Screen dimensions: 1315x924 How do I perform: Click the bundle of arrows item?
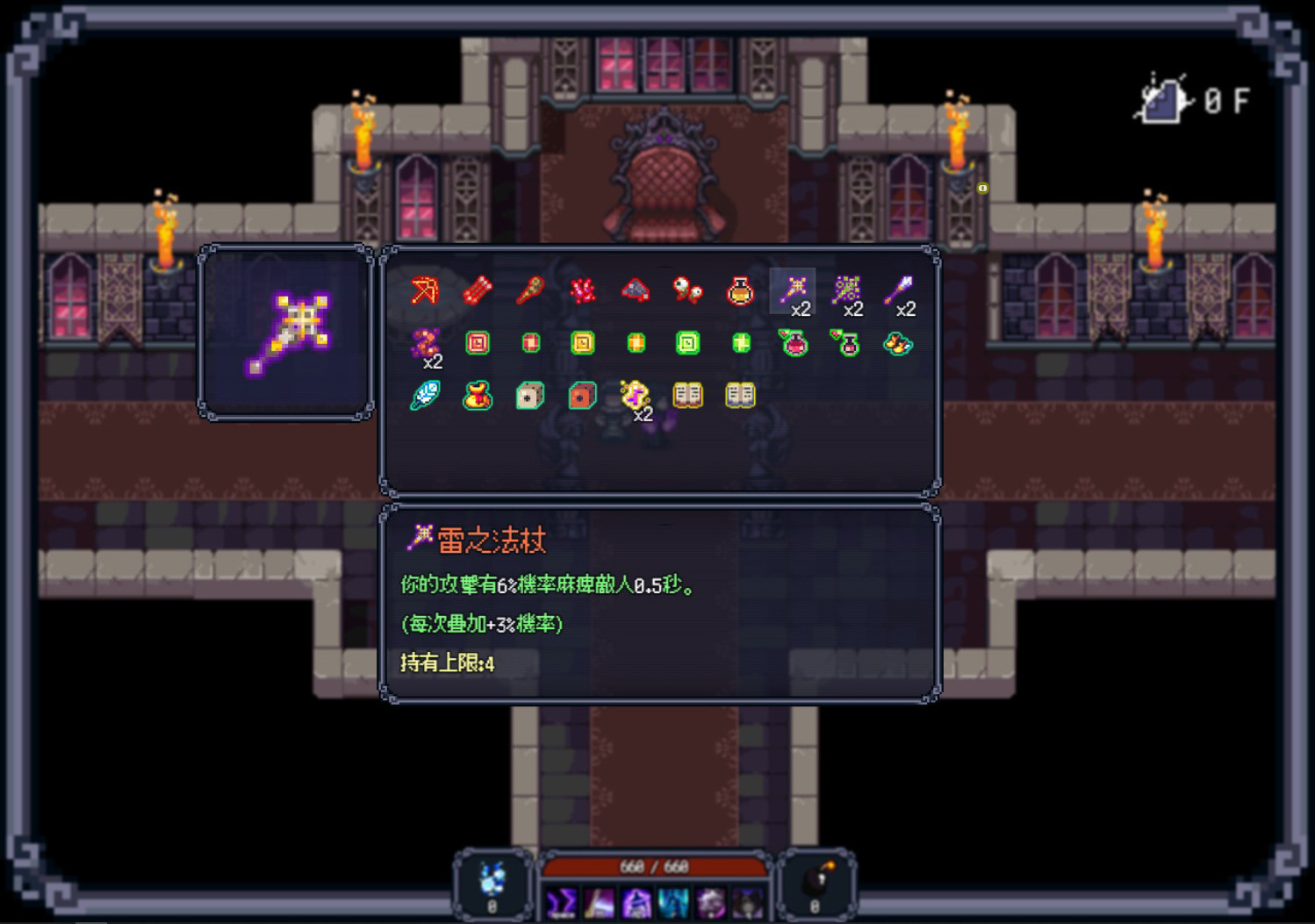(477, 291)
